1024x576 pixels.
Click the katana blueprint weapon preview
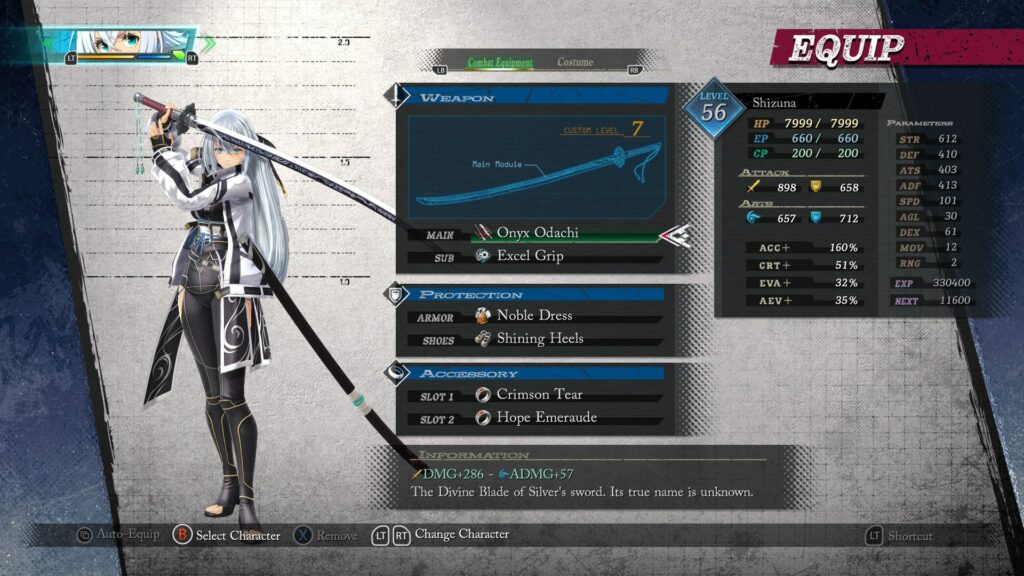pos(537,168)
